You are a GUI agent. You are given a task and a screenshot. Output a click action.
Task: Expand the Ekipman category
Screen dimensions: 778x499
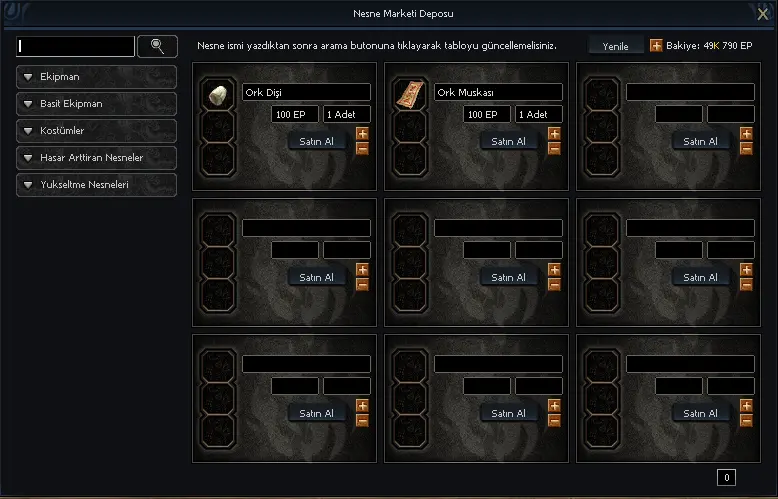[x=96, y=77]
